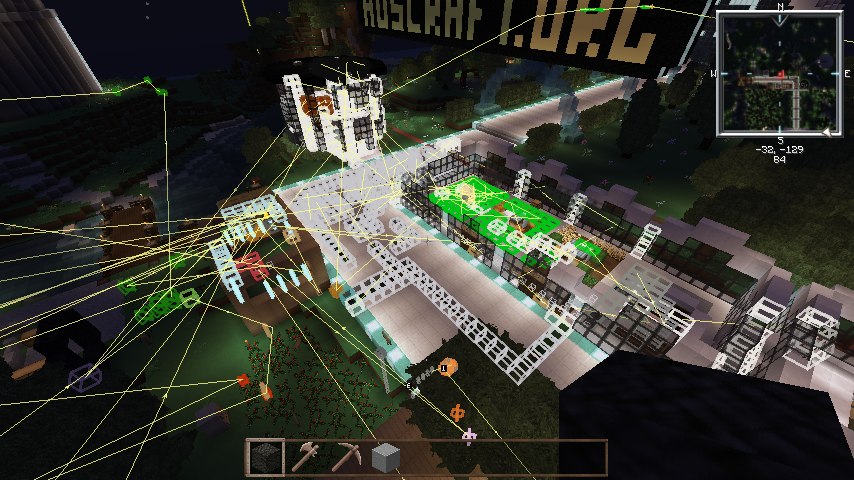854x480 pixels.
Task: Select the axe in the hotbar
Action: [305, 458]
